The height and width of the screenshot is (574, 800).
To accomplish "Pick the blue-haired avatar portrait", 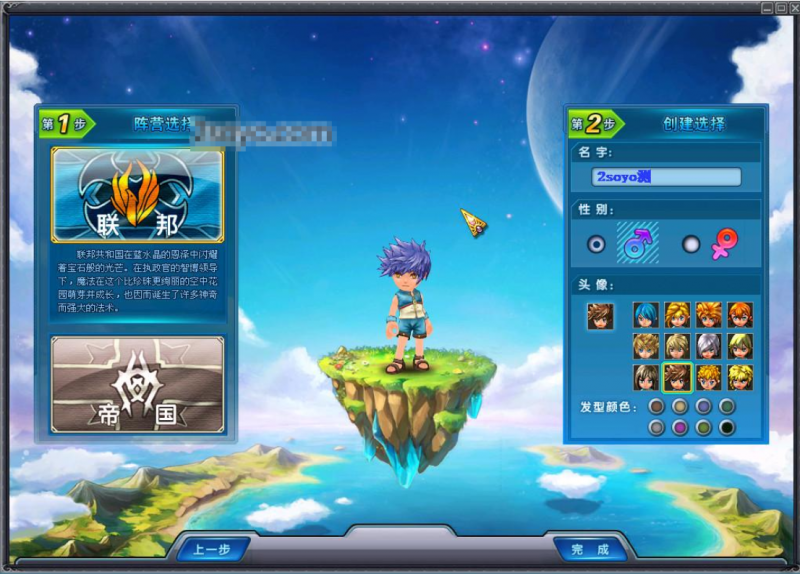I will (x=646, y=315).
